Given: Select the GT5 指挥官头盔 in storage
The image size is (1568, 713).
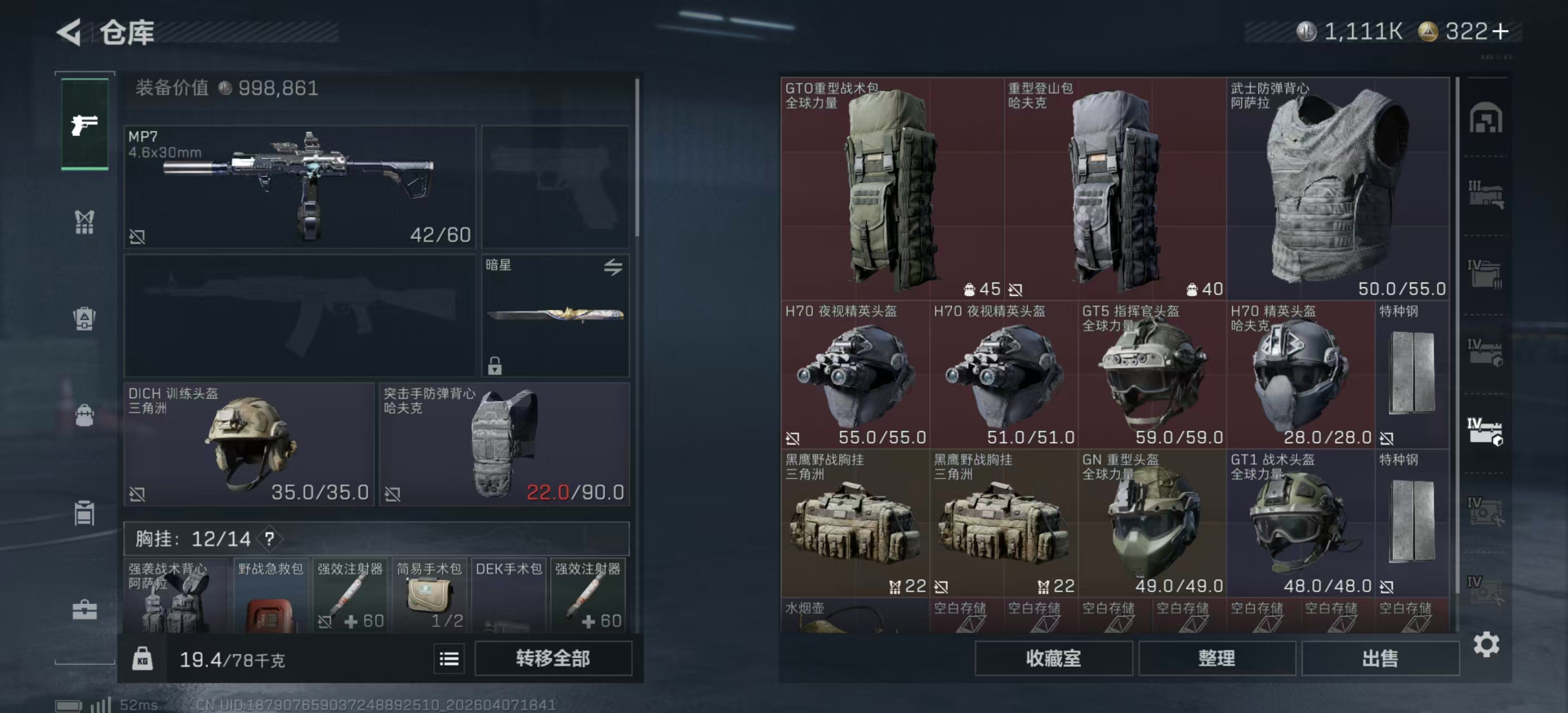Looking at the screenshot, I should pos(1151,374).
